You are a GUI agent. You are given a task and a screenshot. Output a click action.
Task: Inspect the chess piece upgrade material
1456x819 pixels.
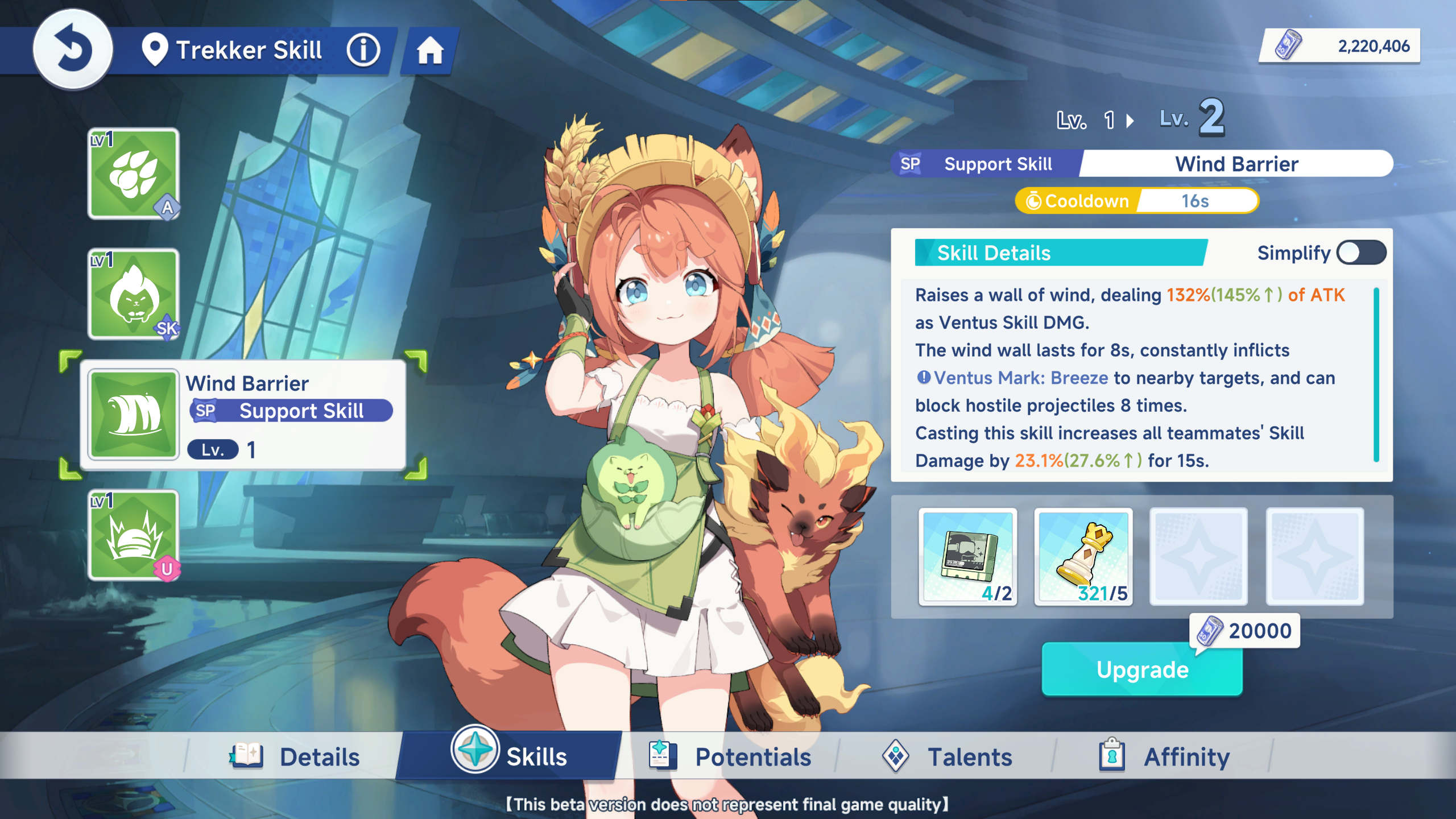pos(1083,556)
